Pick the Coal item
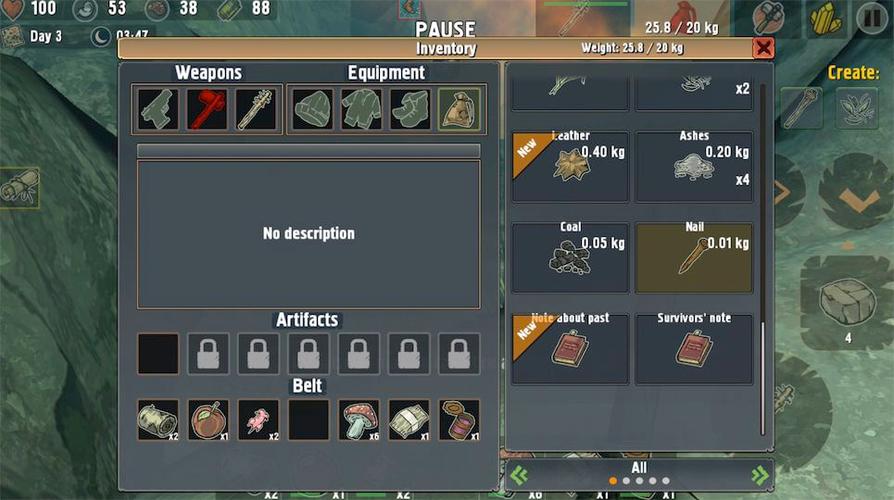This screenshot has height=500, width=894. click(x=571, y=257)
